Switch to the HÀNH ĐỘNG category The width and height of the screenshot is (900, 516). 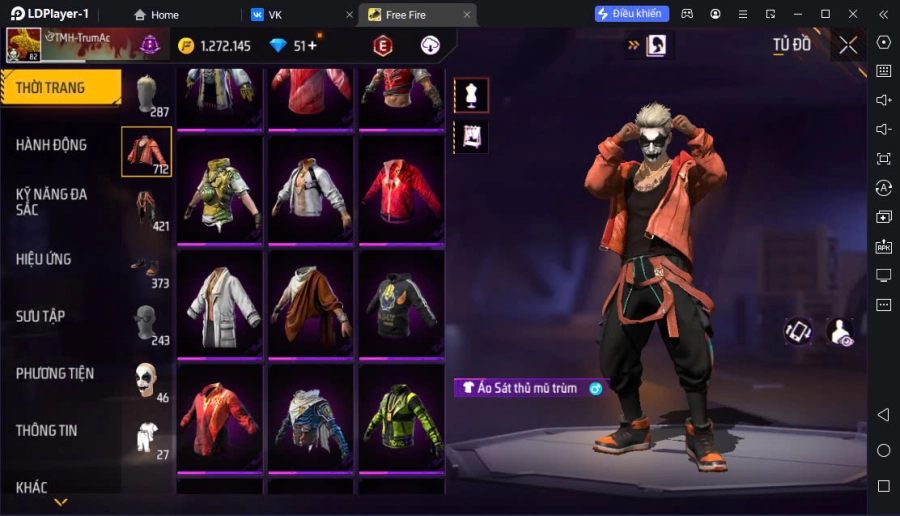[x=52, y=145]
